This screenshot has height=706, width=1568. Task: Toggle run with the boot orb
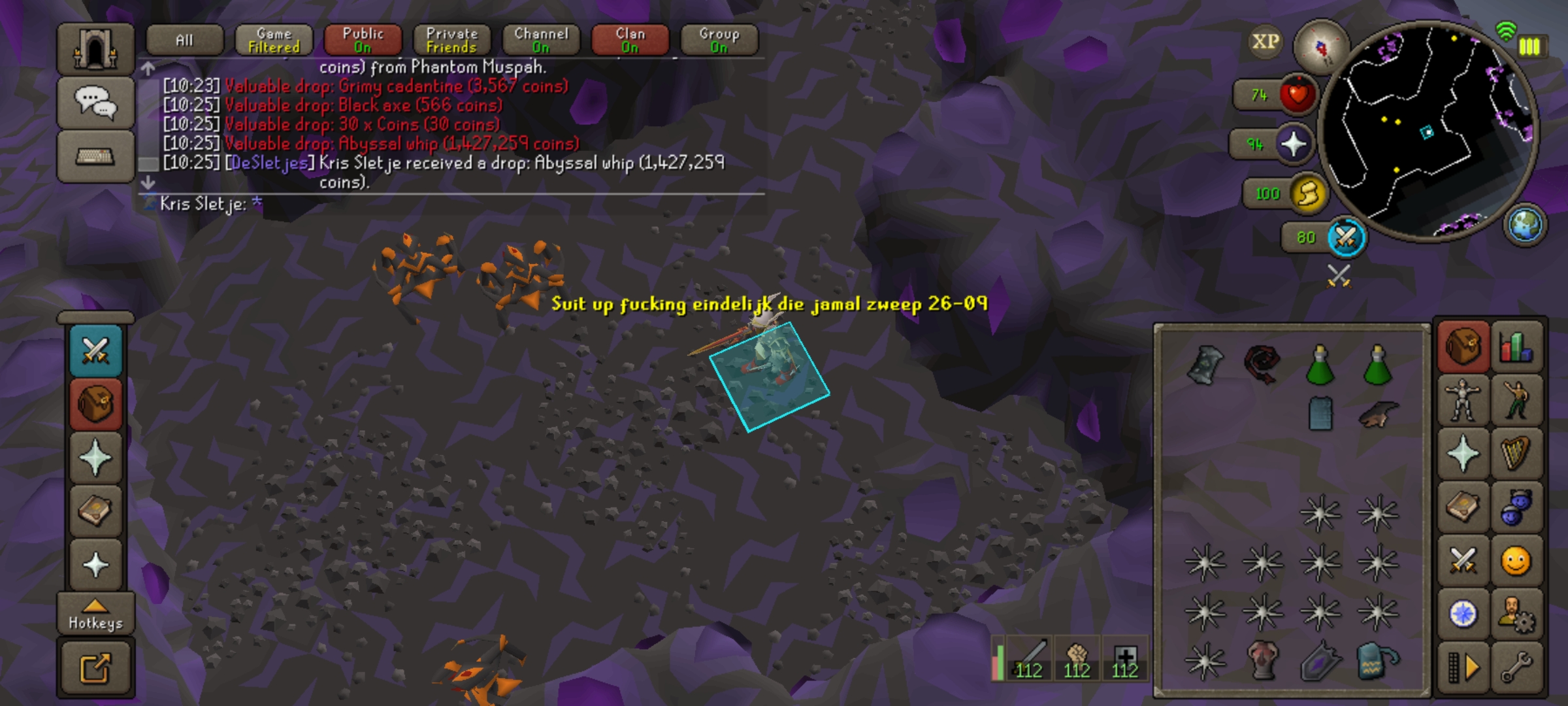click(x=1308, y=193)
